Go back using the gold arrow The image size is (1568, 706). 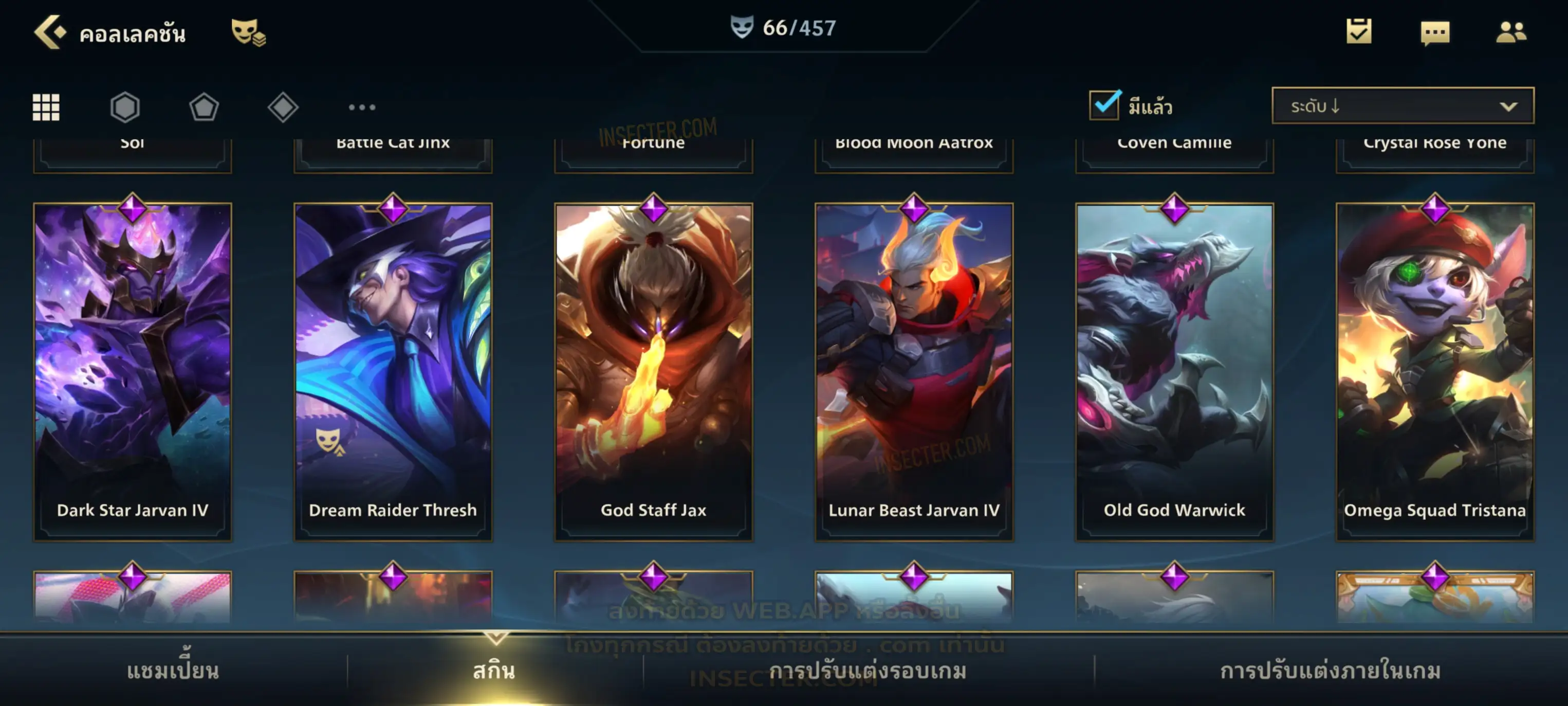pos(50,32)
